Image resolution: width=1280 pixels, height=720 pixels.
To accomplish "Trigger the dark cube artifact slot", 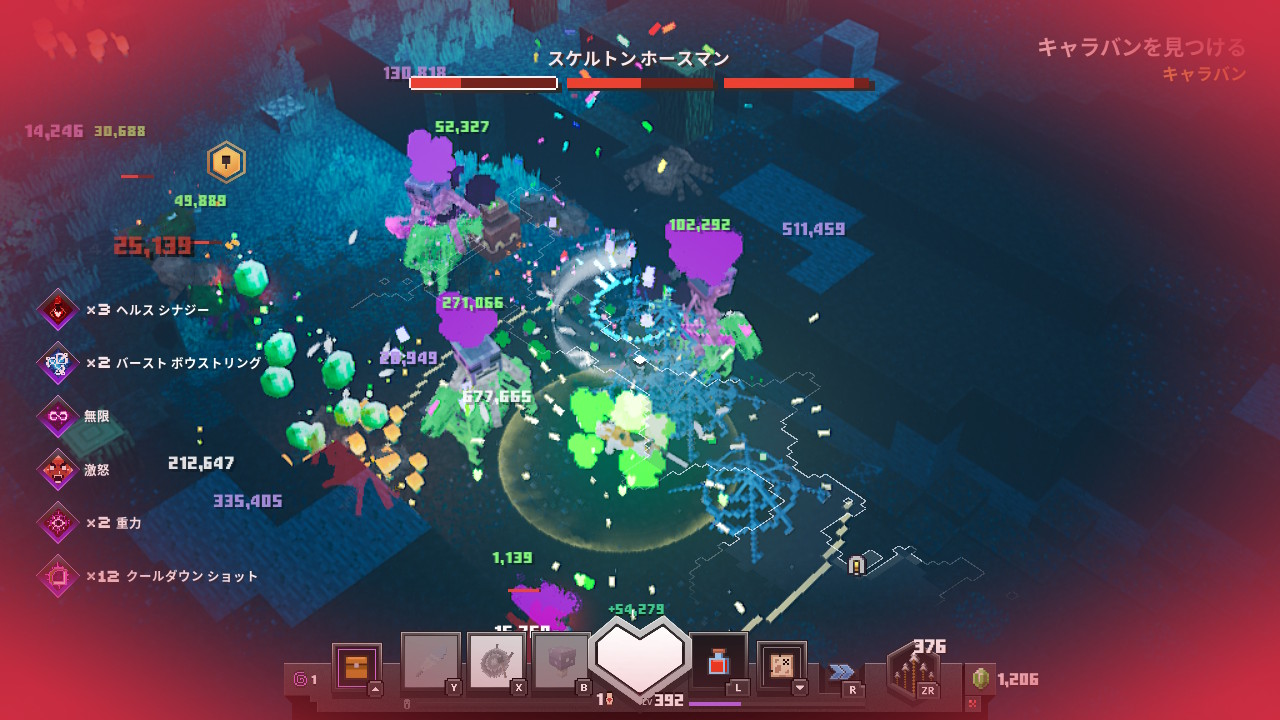I will (561, 662).
